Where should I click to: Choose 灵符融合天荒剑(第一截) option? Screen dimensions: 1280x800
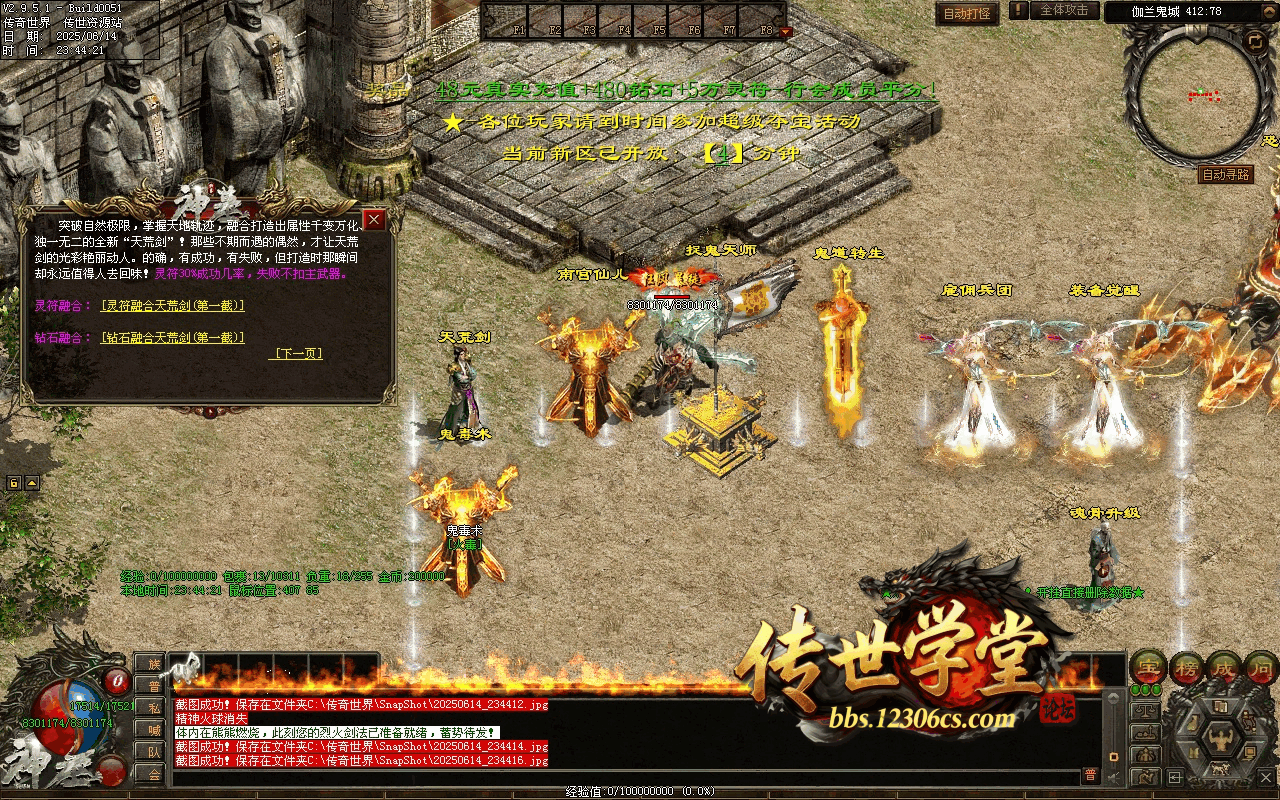172,306
